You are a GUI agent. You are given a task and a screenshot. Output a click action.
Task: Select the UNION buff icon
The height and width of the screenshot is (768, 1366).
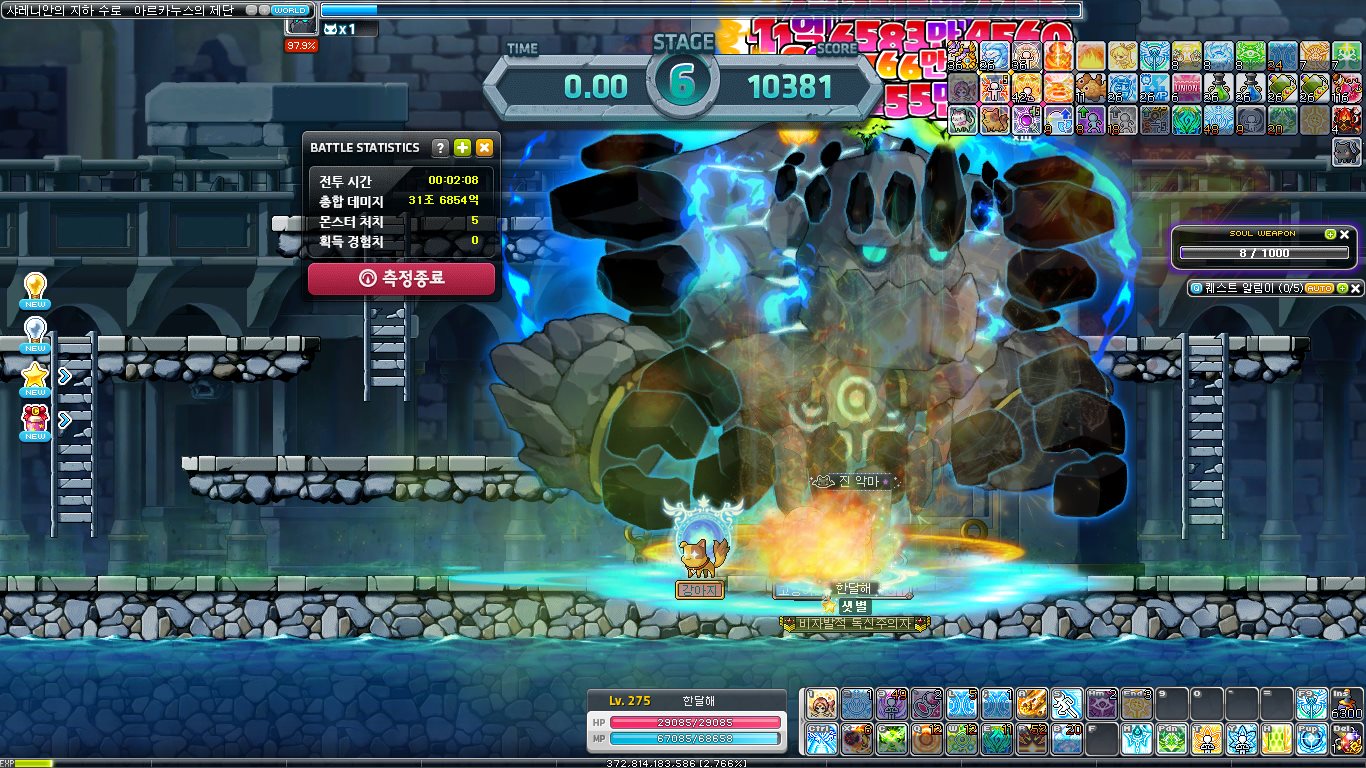click(1187, 89)
